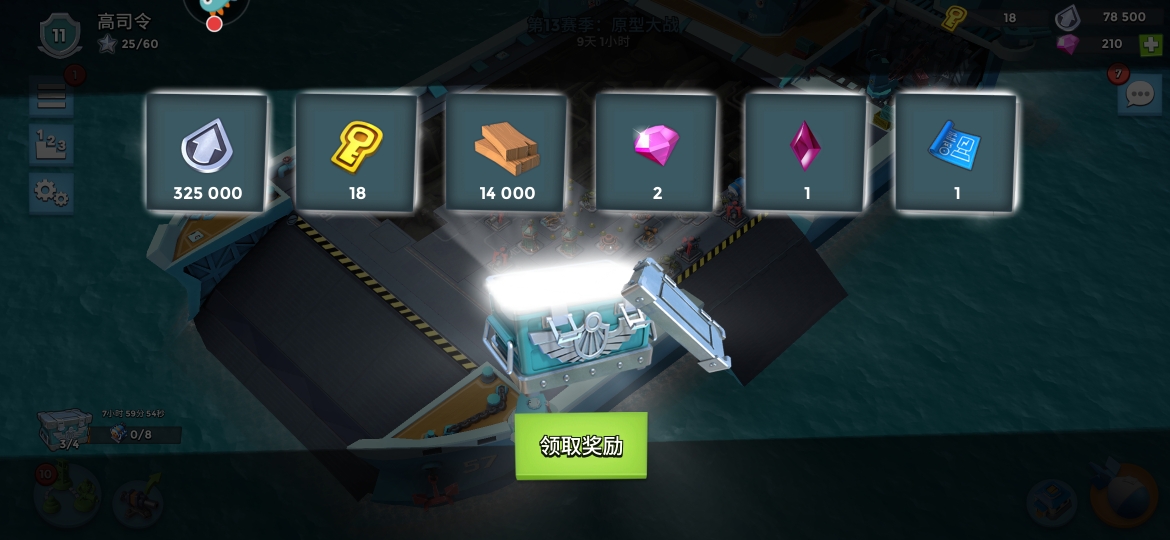Open the gear settings menu
This screenshot has height=540, width=1170.
pos(51,192)
